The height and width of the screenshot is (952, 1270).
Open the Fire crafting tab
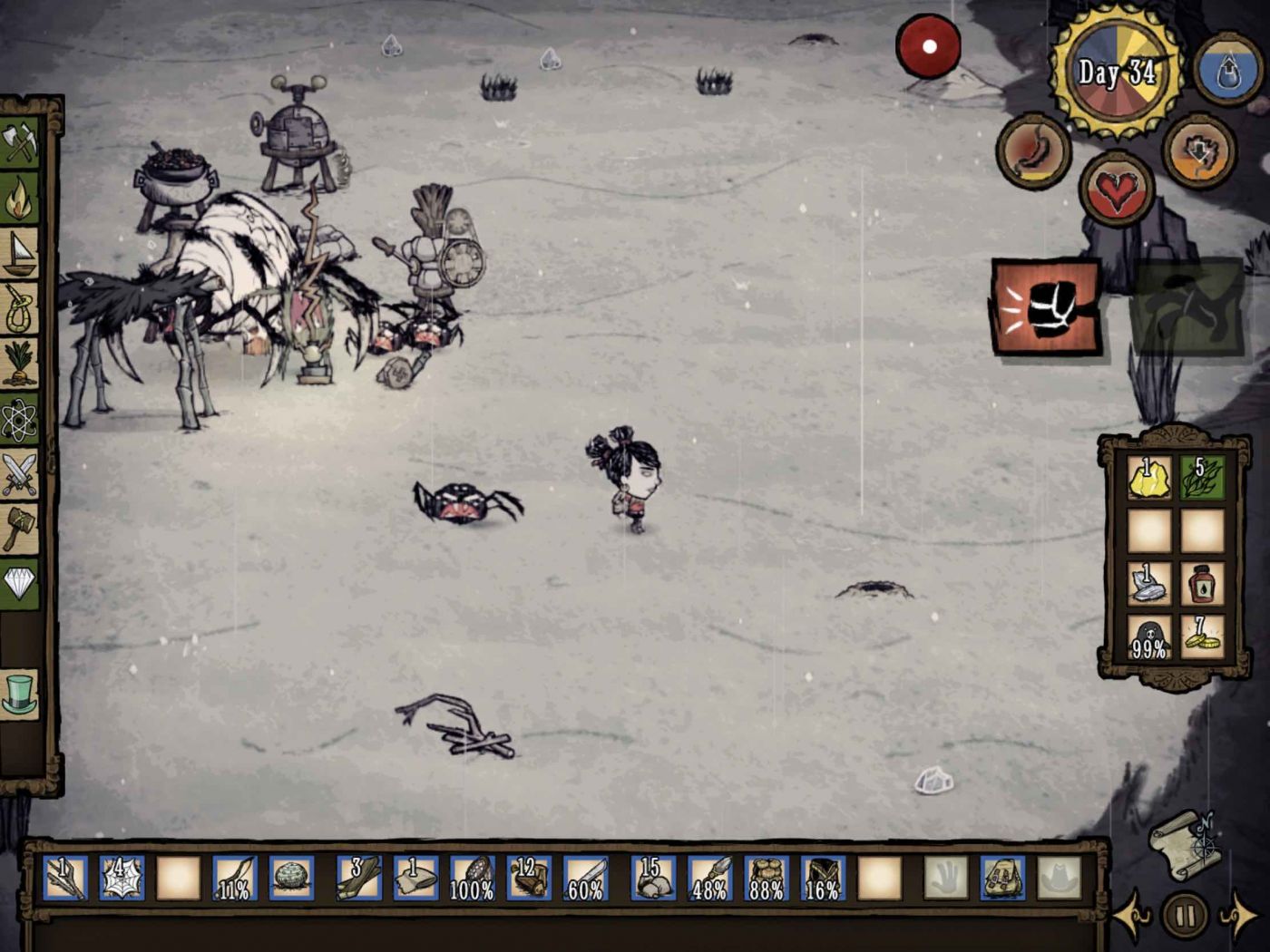(x=20, y=199)
